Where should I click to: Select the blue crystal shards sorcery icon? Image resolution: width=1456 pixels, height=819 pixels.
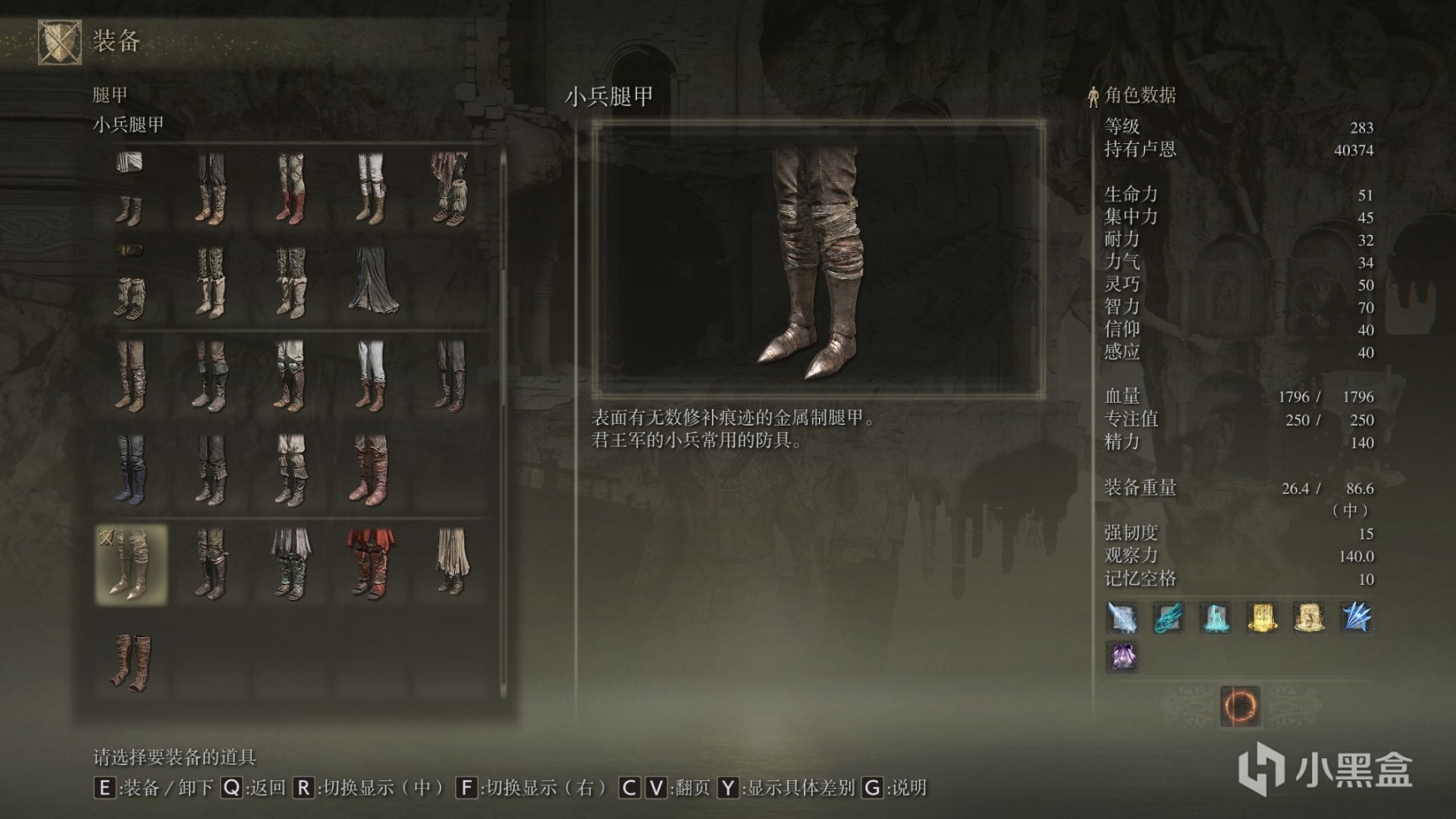click(1357, 618)
